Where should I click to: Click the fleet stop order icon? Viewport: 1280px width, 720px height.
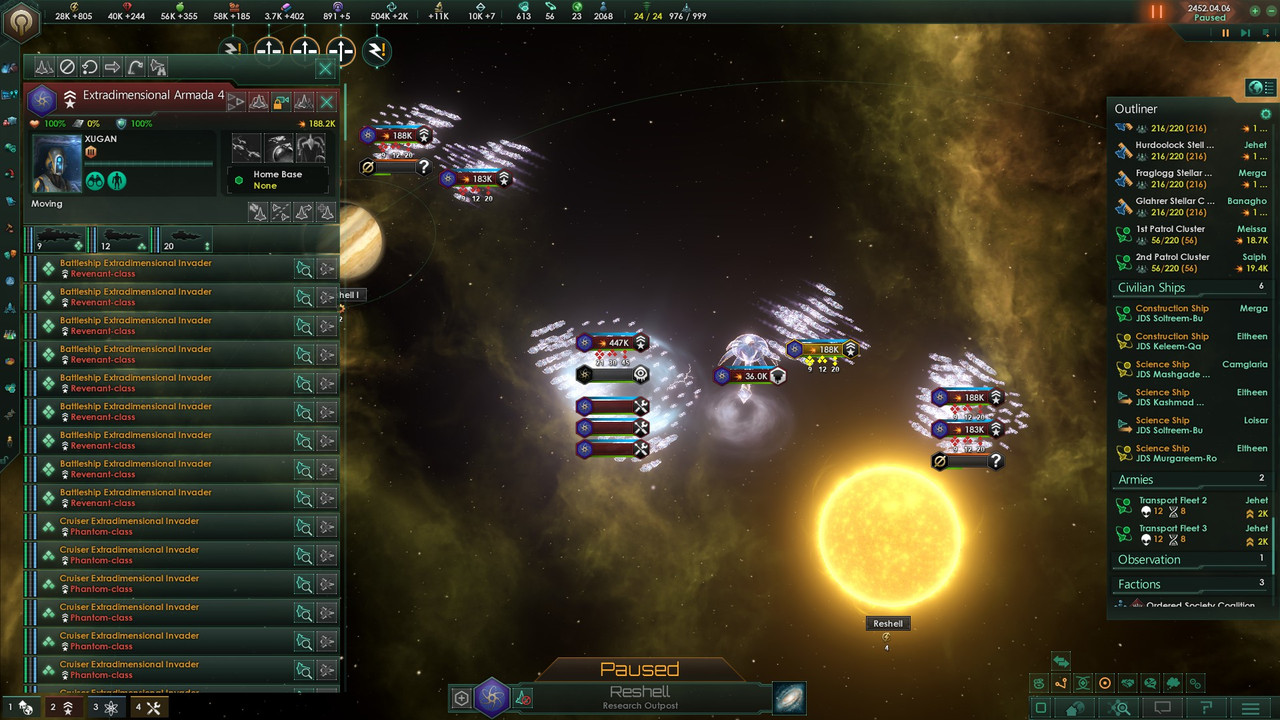(67, 67)
